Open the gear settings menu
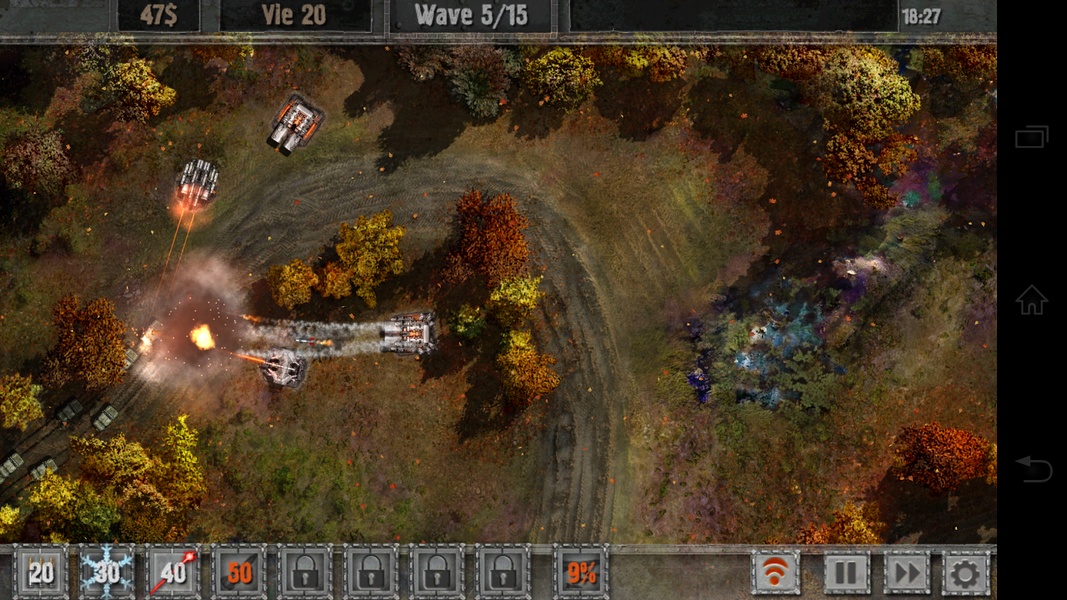 pos(965,572)
